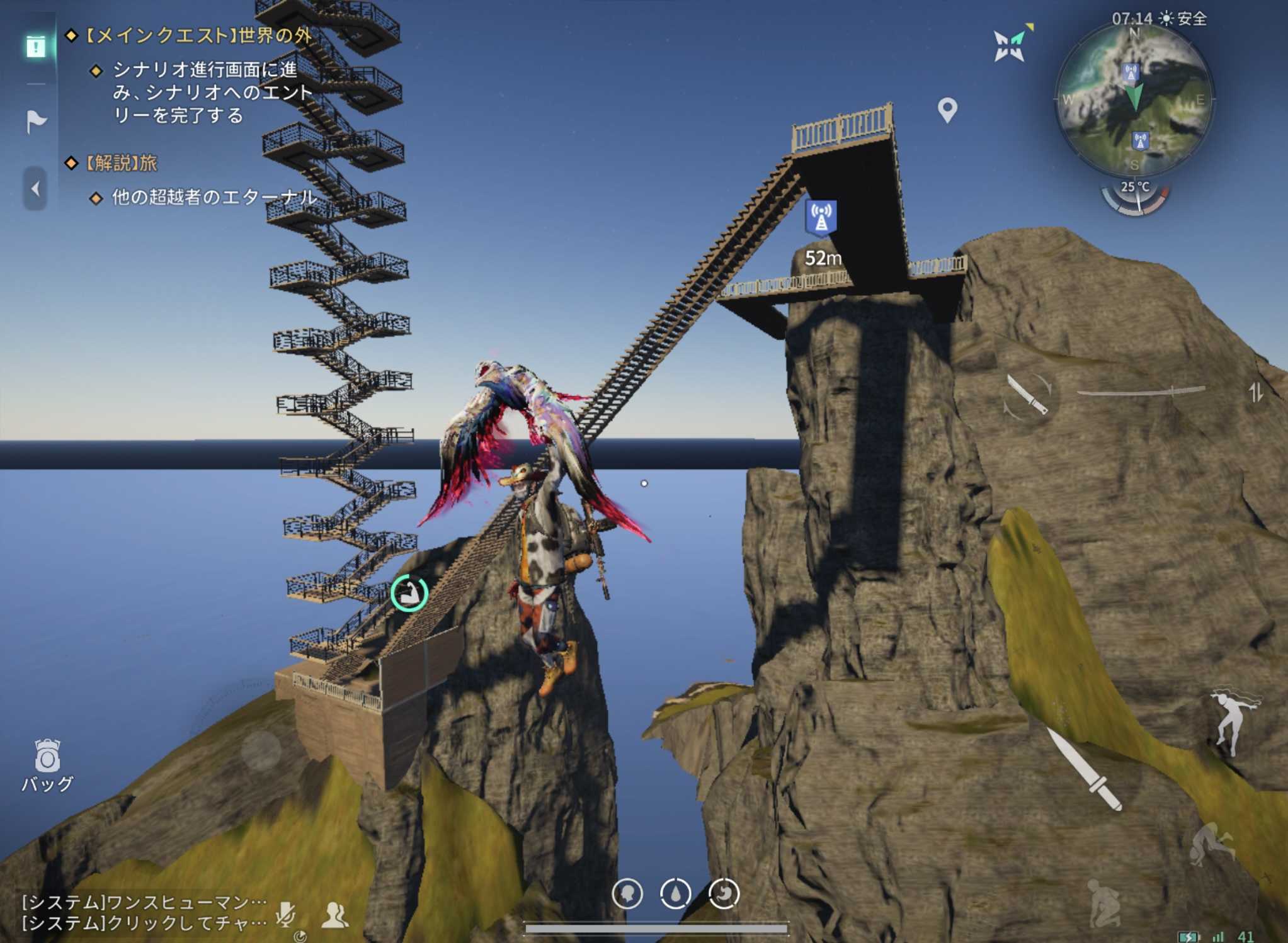Select the long blade weapon slot
The width and height of the screenshot is (1288, 943).
point(1141,392)
